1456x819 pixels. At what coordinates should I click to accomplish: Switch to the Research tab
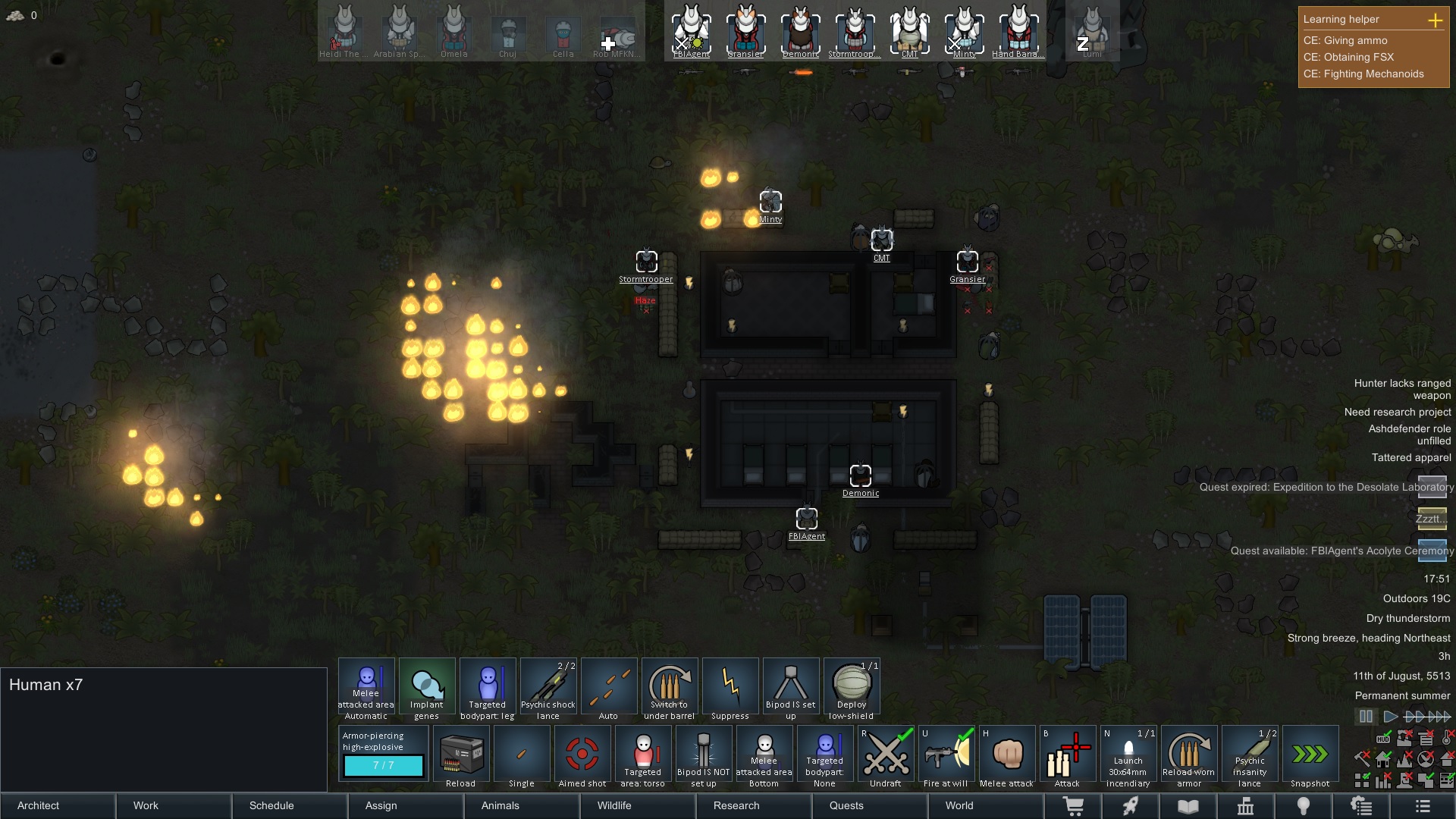click(x=735, y=806)
